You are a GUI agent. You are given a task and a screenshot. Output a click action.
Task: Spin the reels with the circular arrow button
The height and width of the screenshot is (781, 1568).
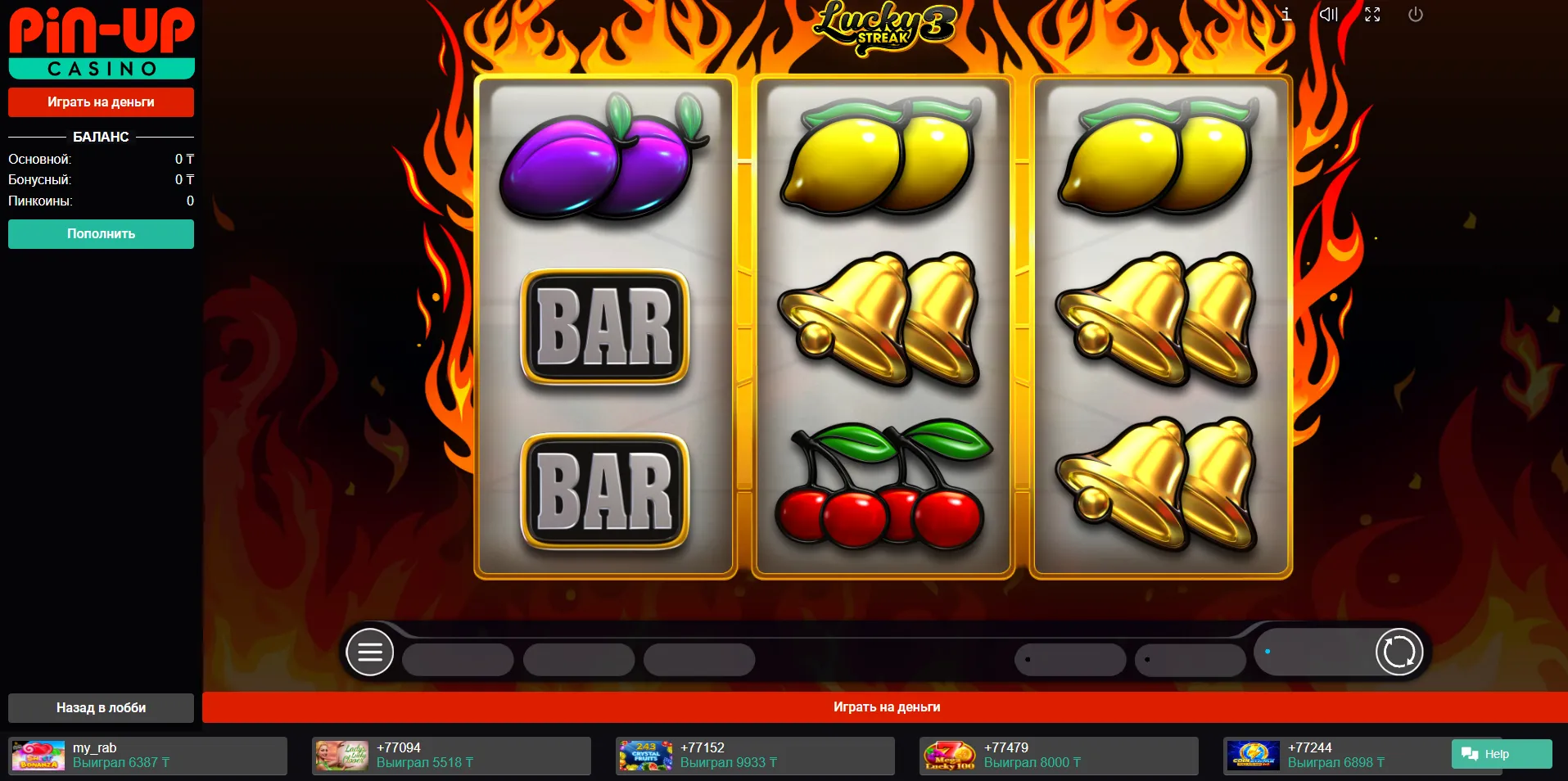click(x=1399, y=652)
